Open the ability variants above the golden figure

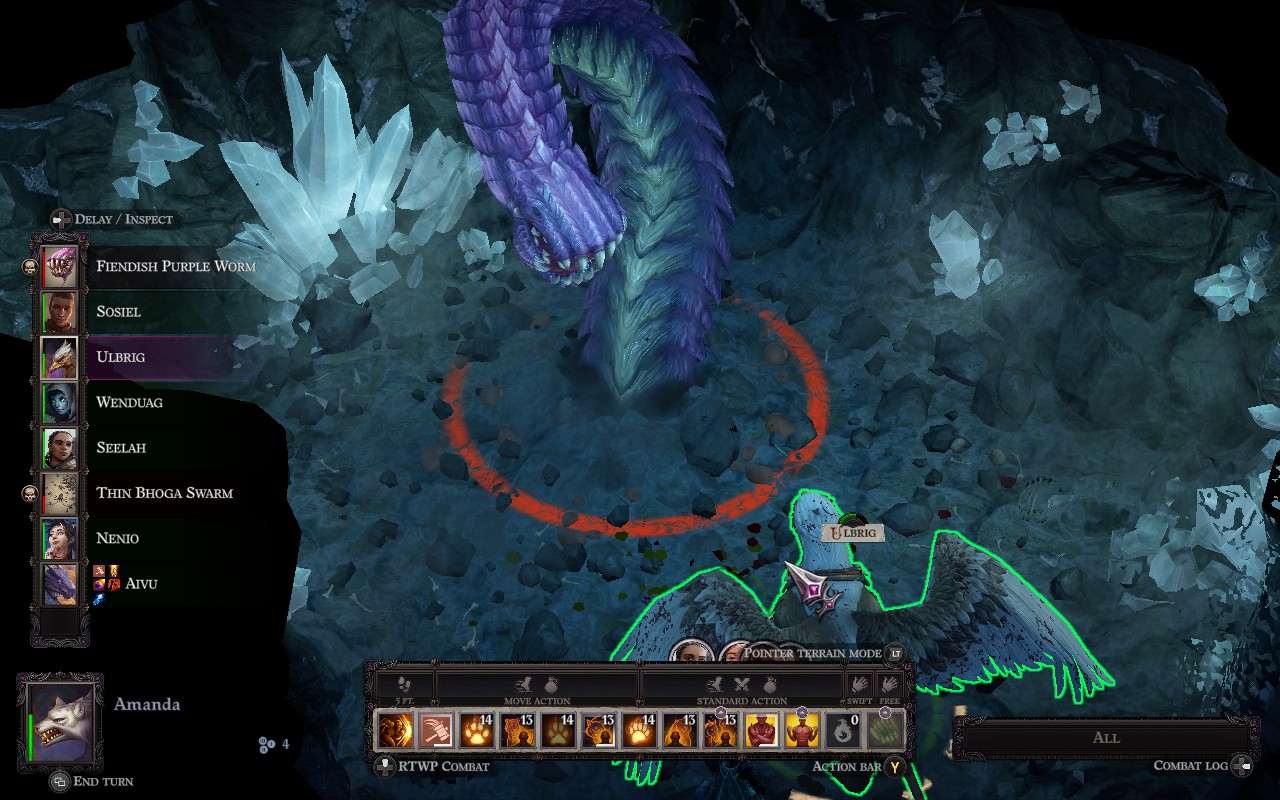(802, 712)
